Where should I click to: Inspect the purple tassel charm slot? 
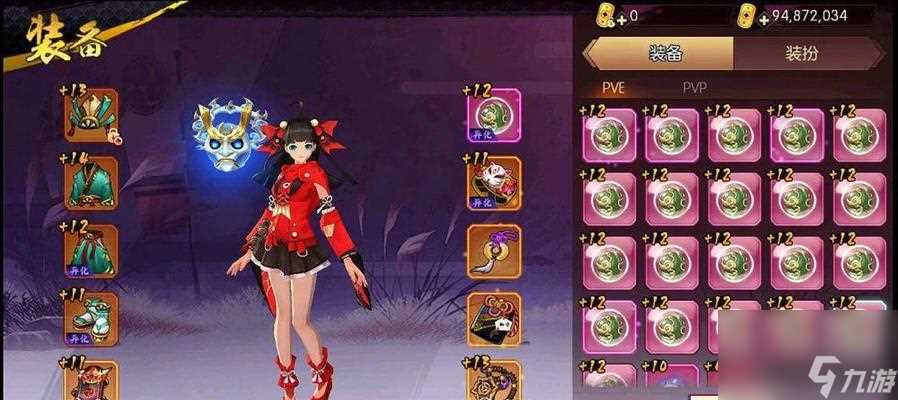pyautogui.click(x=493, y=251)
